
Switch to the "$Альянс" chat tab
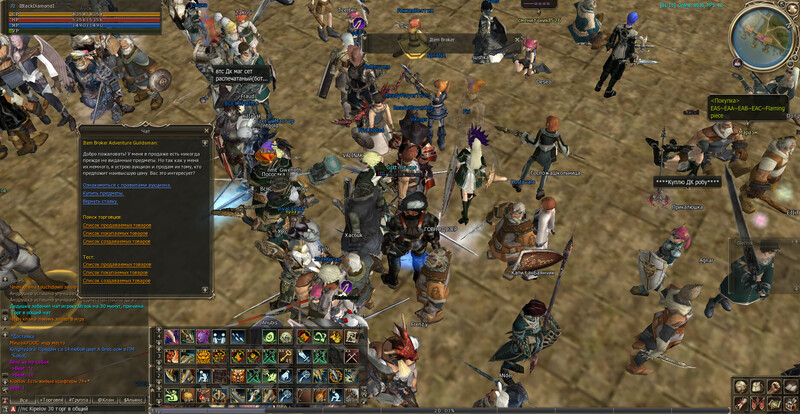coord(134,400)
